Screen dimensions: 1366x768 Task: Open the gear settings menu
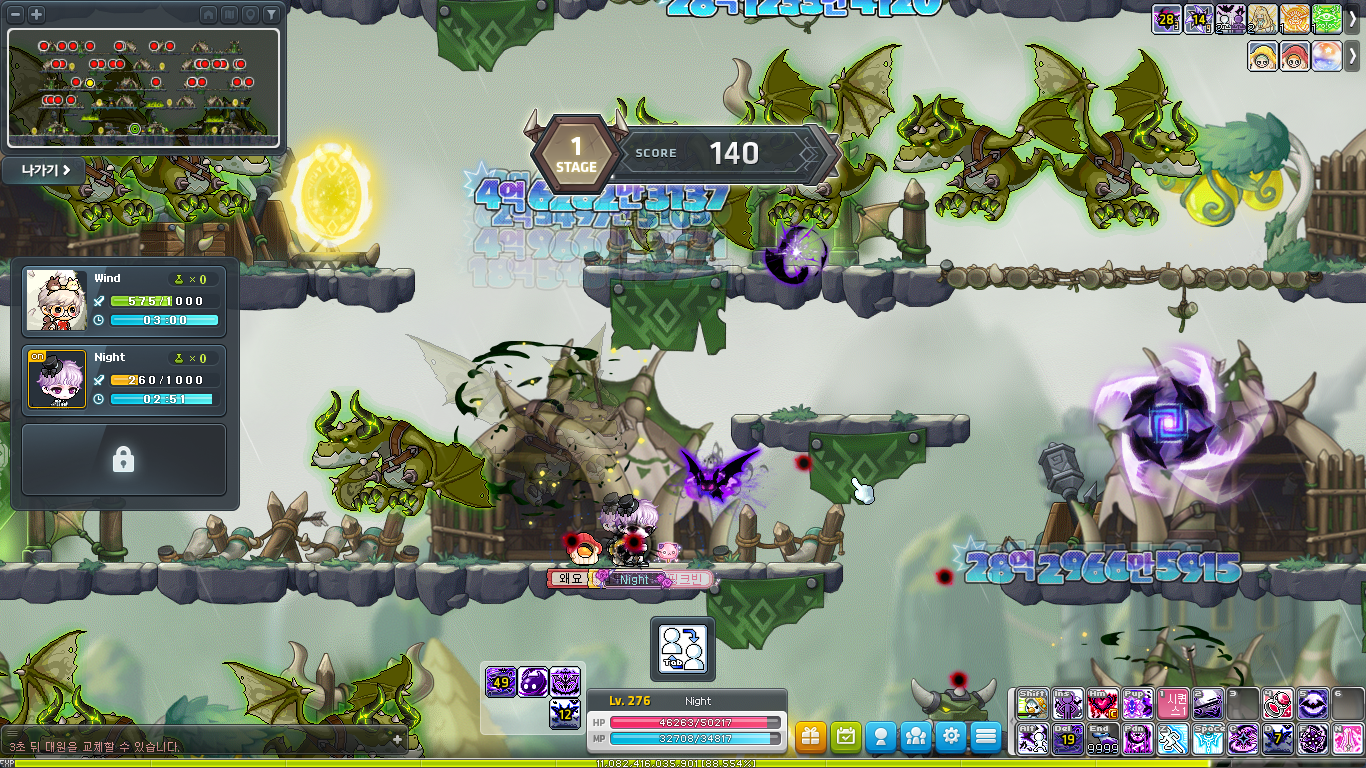pos(951,737)
